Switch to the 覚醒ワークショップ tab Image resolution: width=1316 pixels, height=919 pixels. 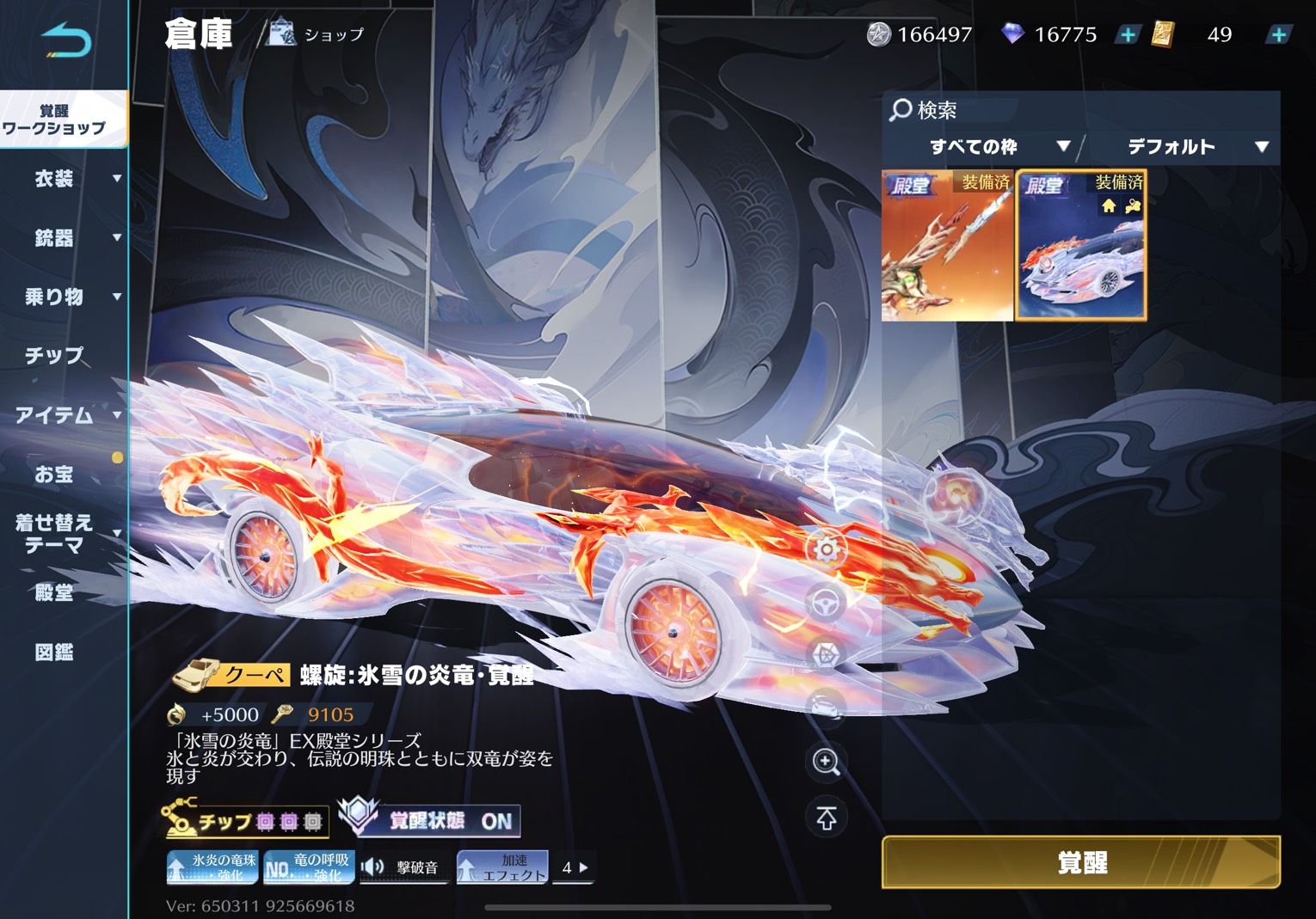pyautogui.click(x=54, y=119)
